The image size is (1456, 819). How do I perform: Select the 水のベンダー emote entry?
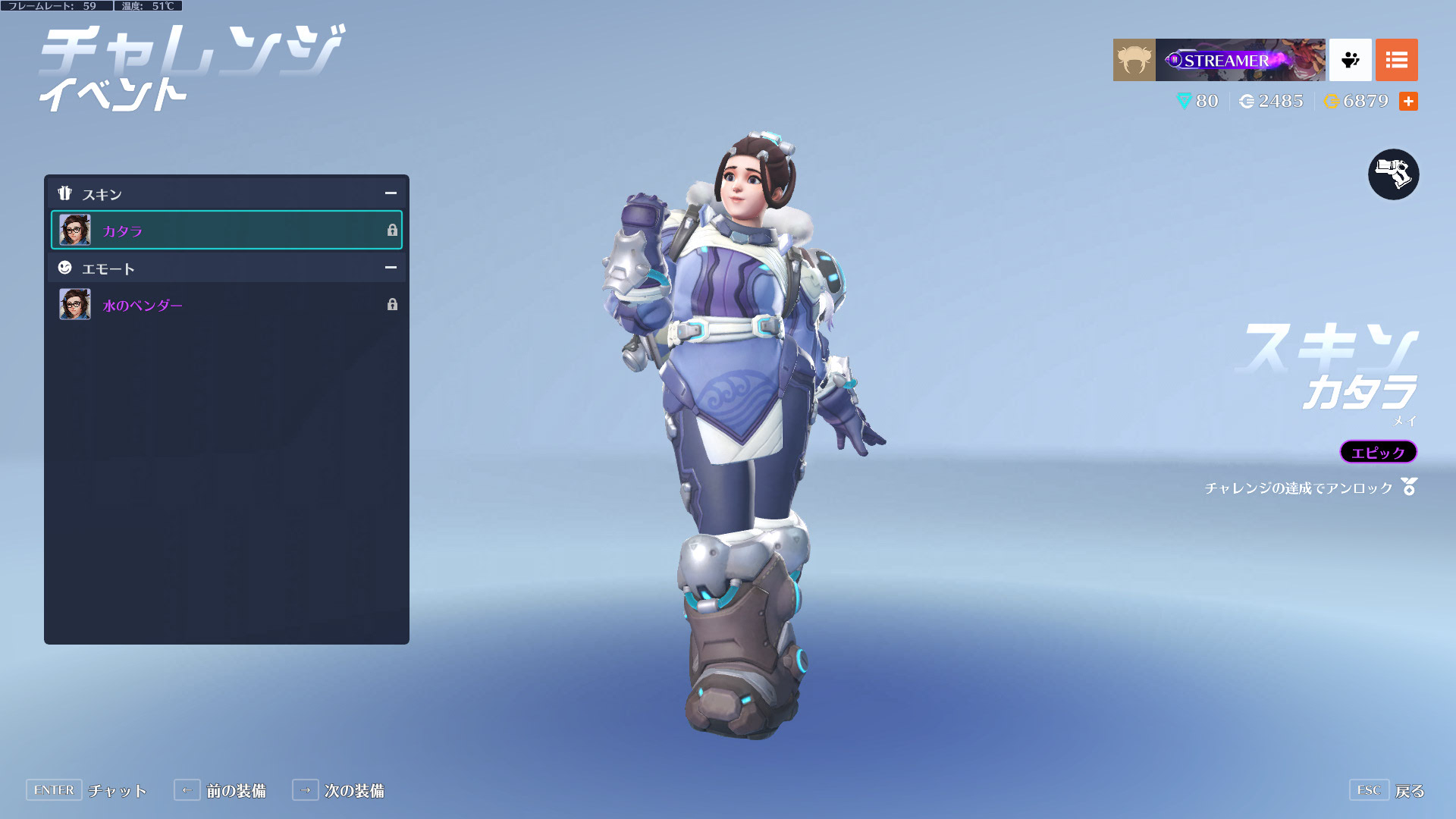(226, 305)
